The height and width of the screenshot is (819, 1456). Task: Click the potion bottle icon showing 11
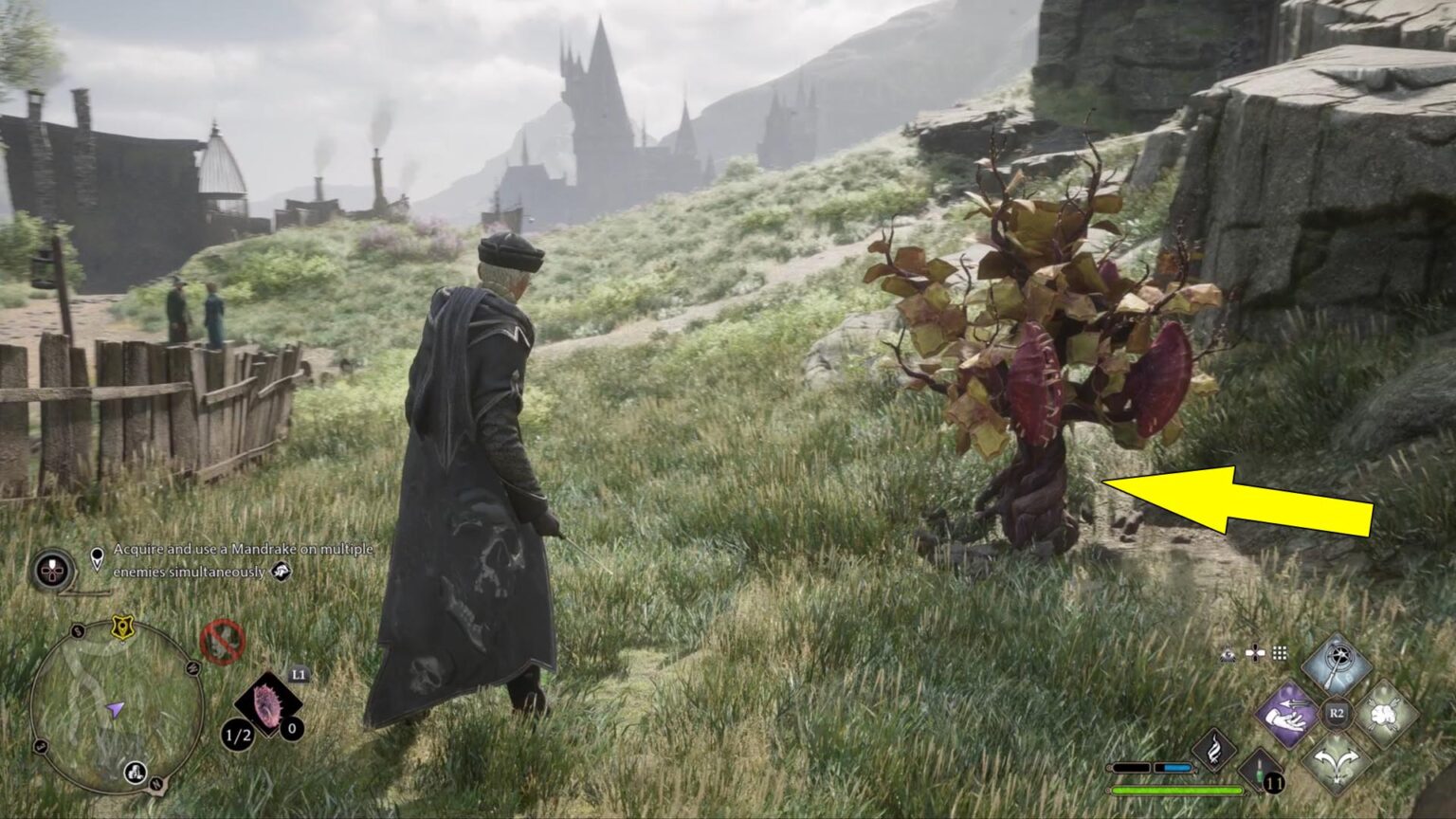point(1262,774)
